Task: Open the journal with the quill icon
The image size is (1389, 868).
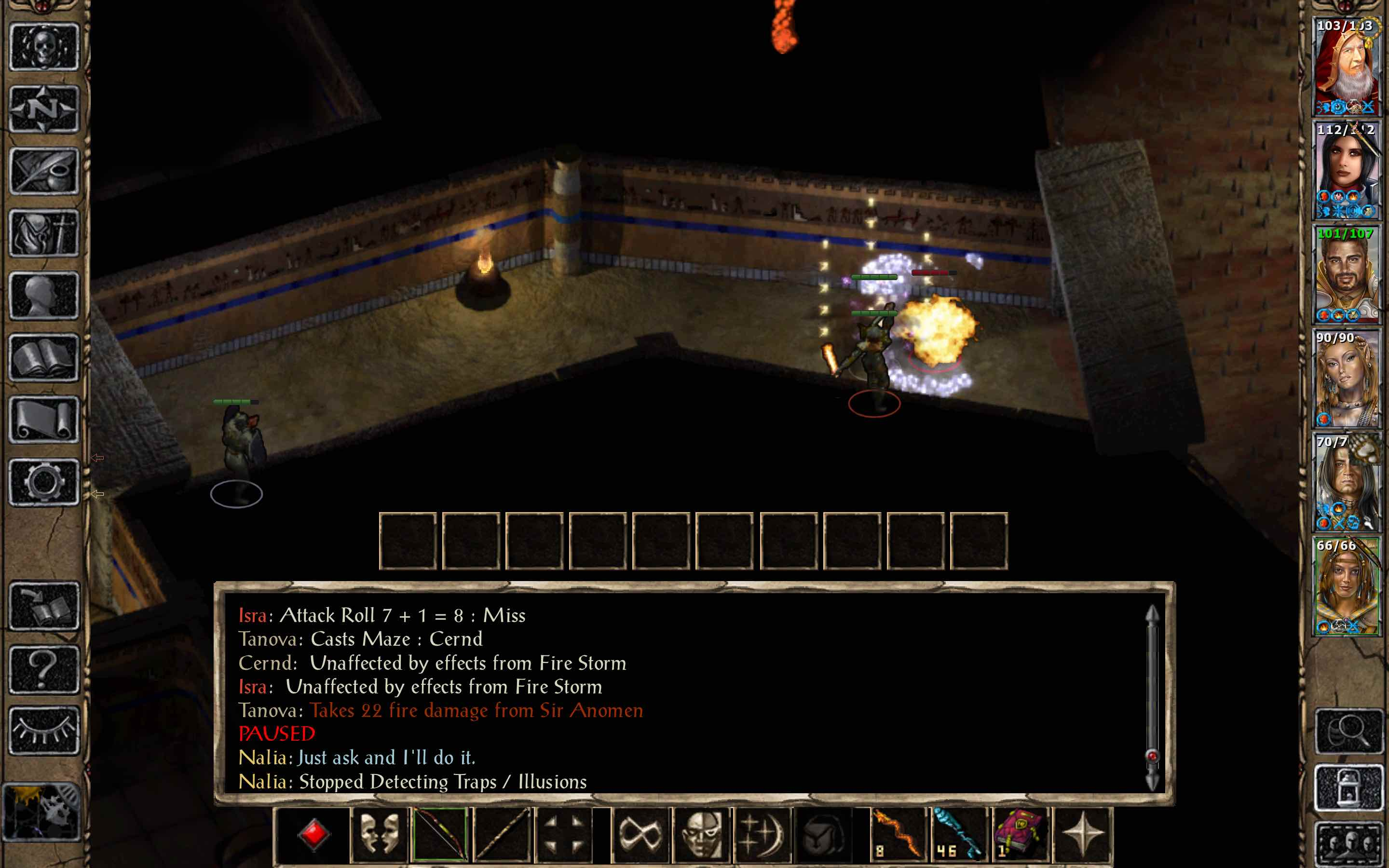Action: coord(44,171)
